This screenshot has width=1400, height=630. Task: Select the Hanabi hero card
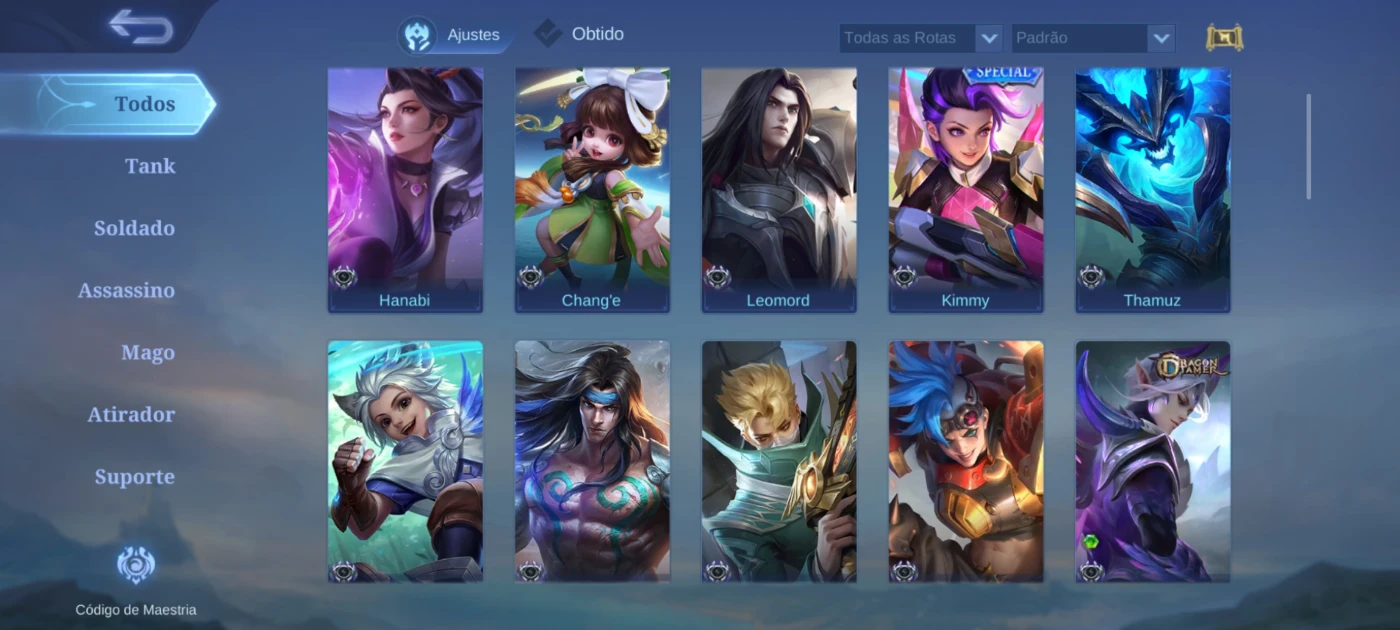pos(405,190)
